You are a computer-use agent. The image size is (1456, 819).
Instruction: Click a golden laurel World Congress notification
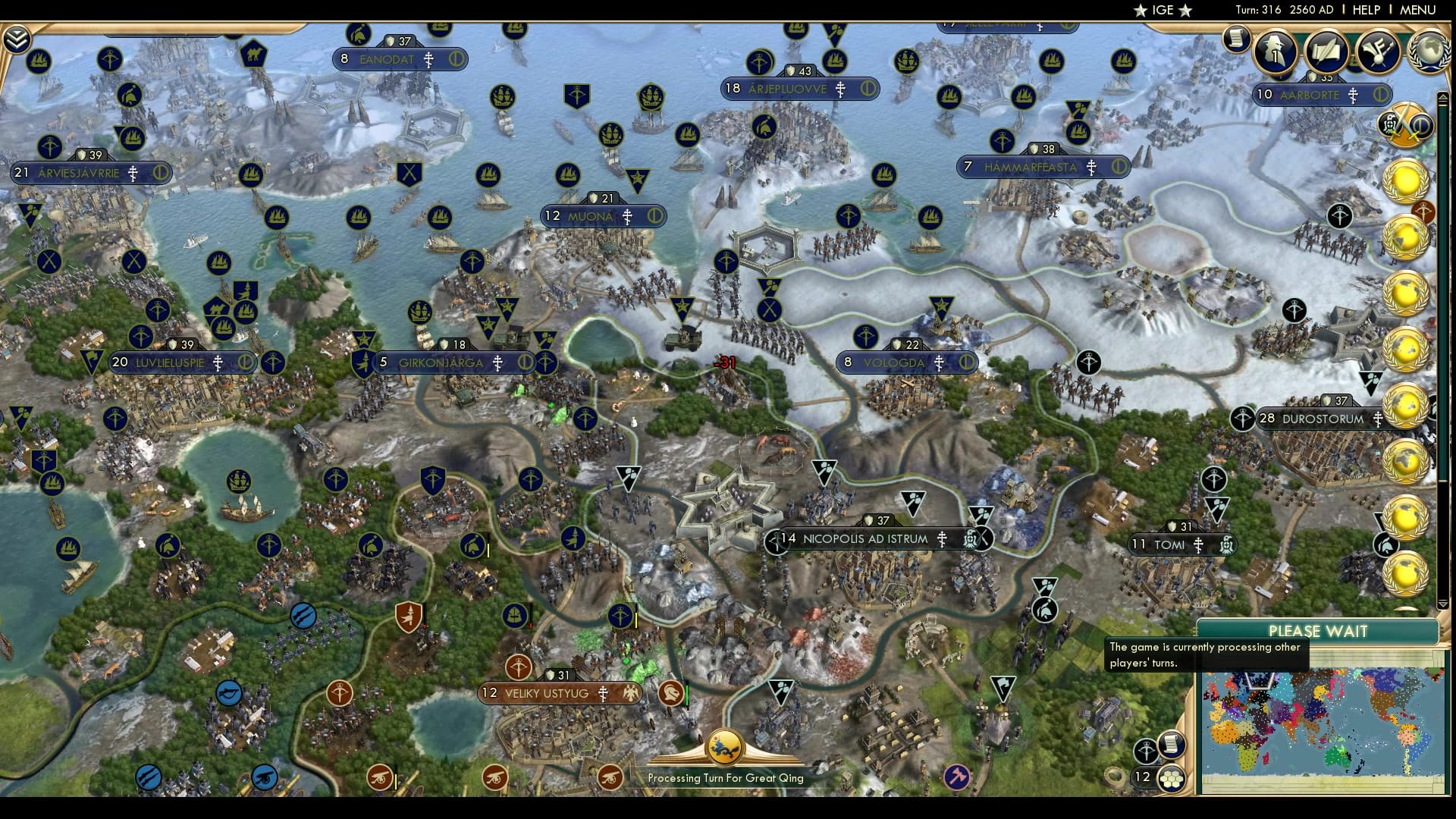coord(1404,180)
